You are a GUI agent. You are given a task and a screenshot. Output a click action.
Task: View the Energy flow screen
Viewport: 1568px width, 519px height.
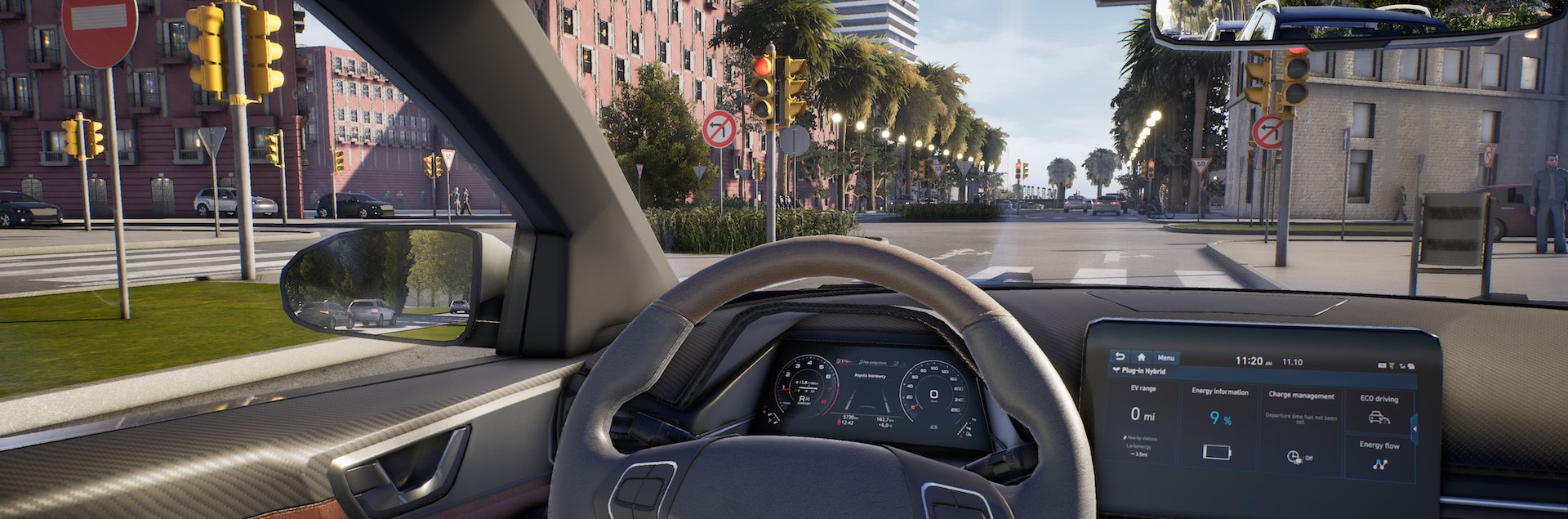pos(1379,458)
